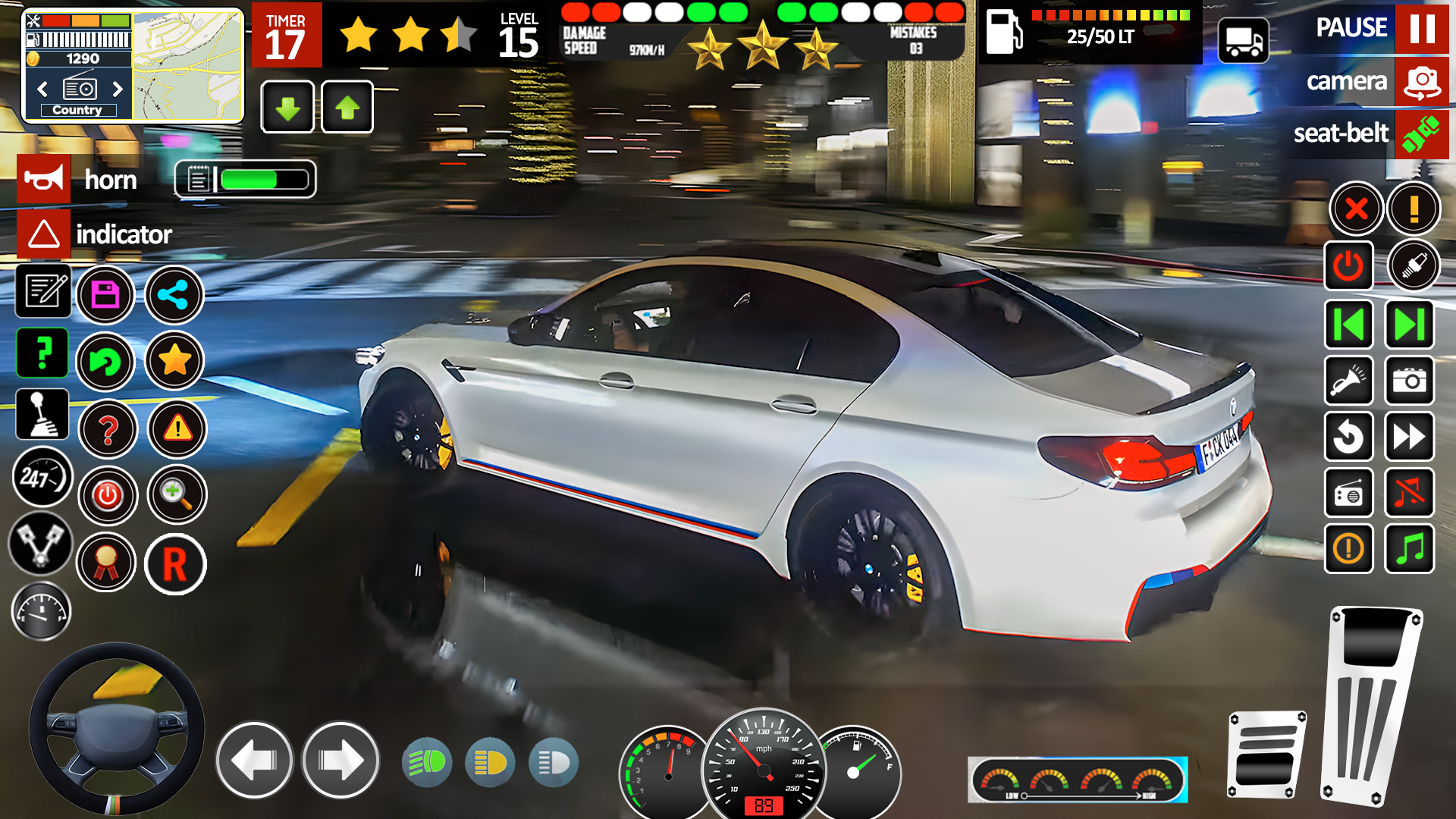Select the gear shifter icon
Viewport: 1456px width, 819px height.
tap(43, 415)
